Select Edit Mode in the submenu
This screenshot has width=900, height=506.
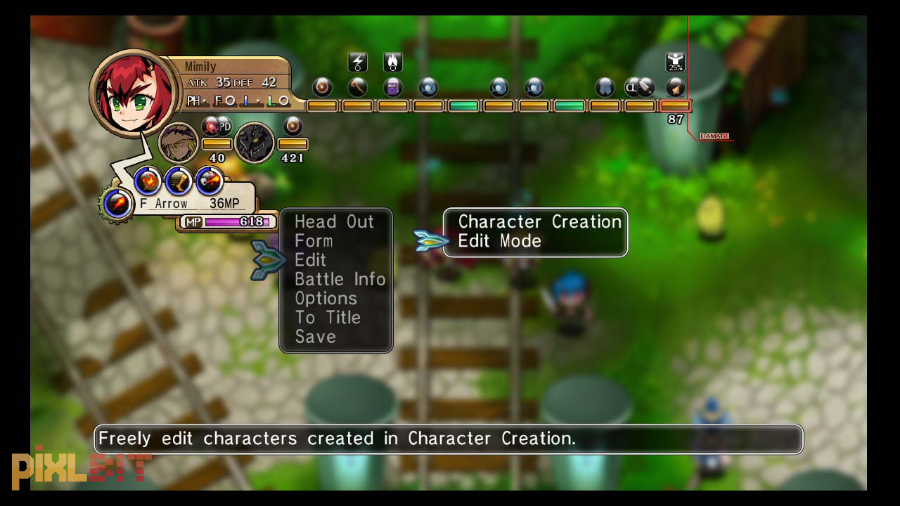[x=499, y=241]
